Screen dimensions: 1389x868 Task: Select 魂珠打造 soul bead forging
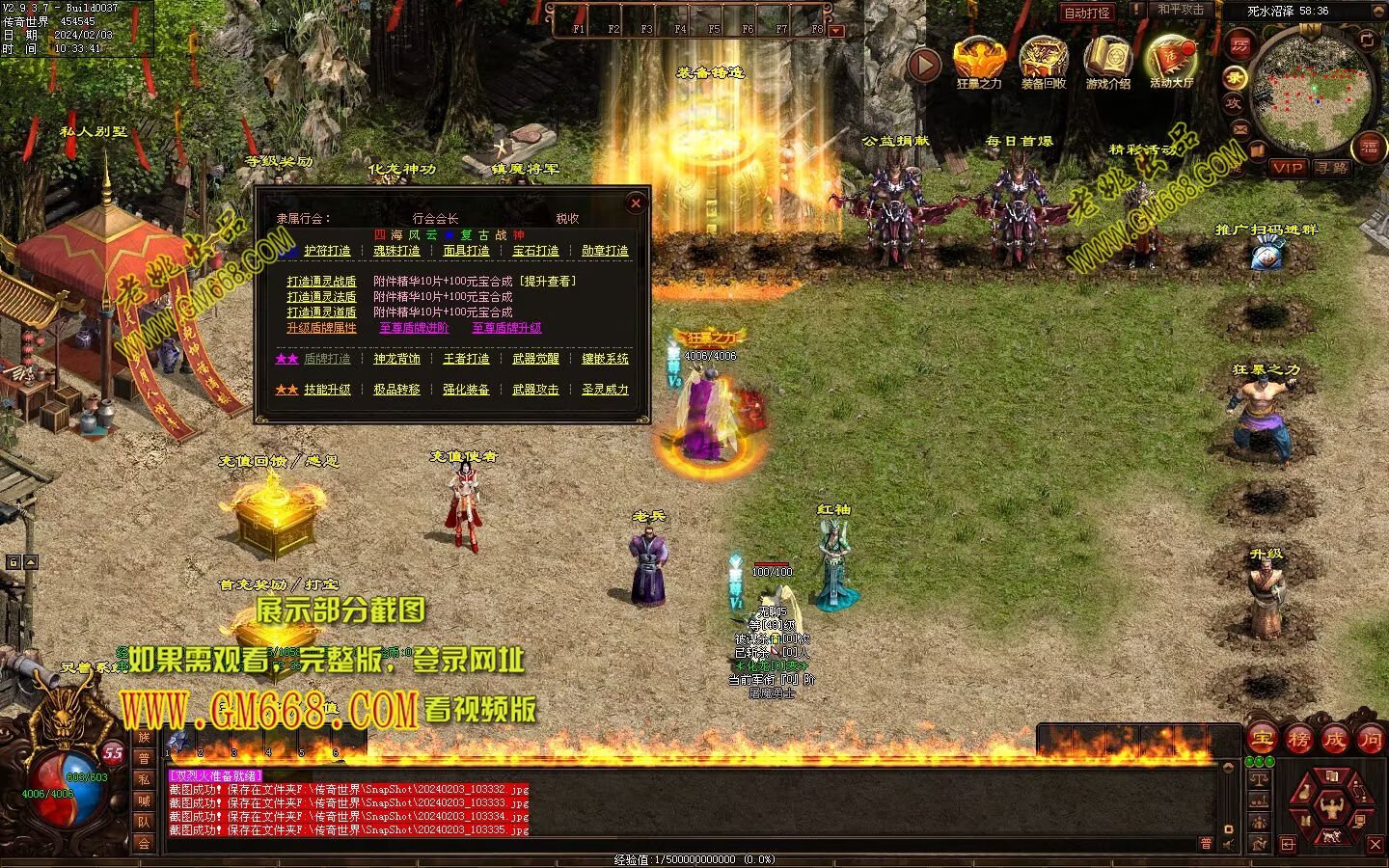pos(396,251)
